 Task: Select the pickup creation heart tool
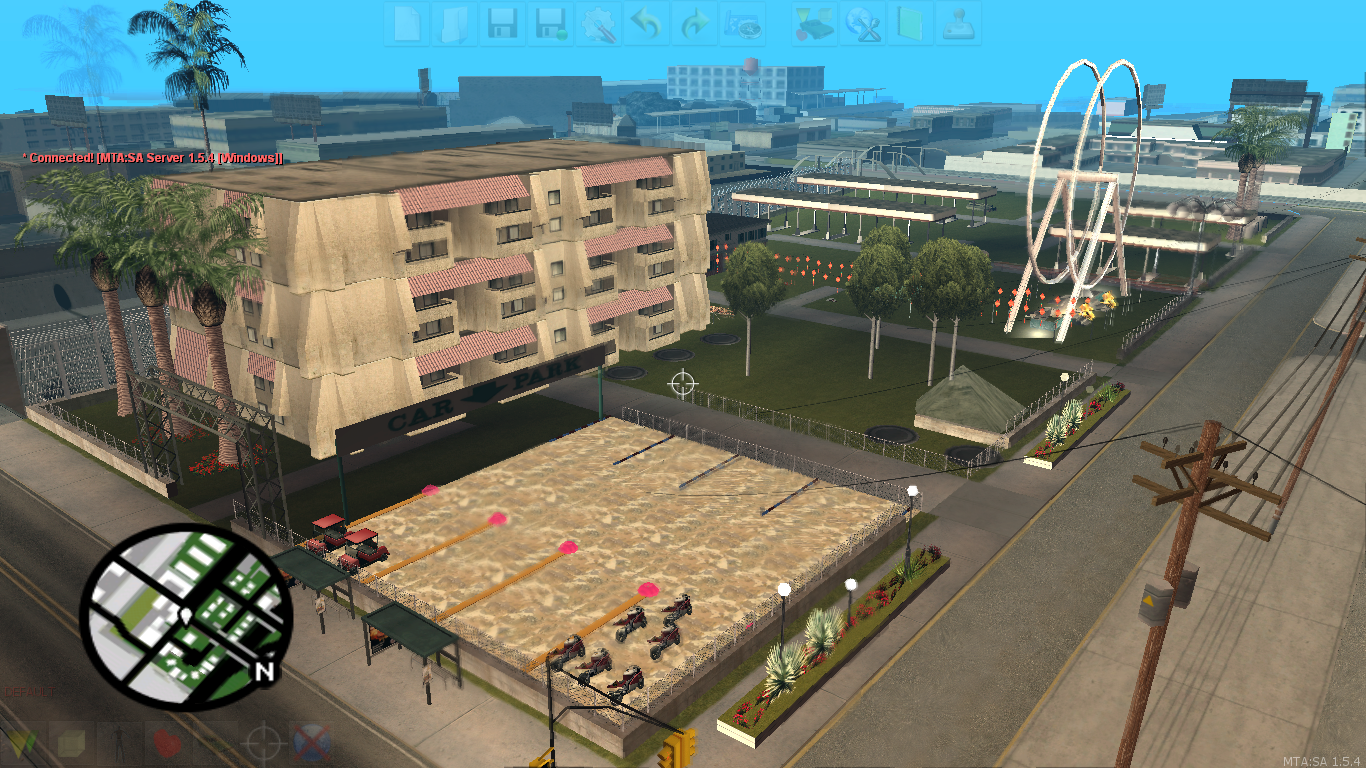[166, 744]
